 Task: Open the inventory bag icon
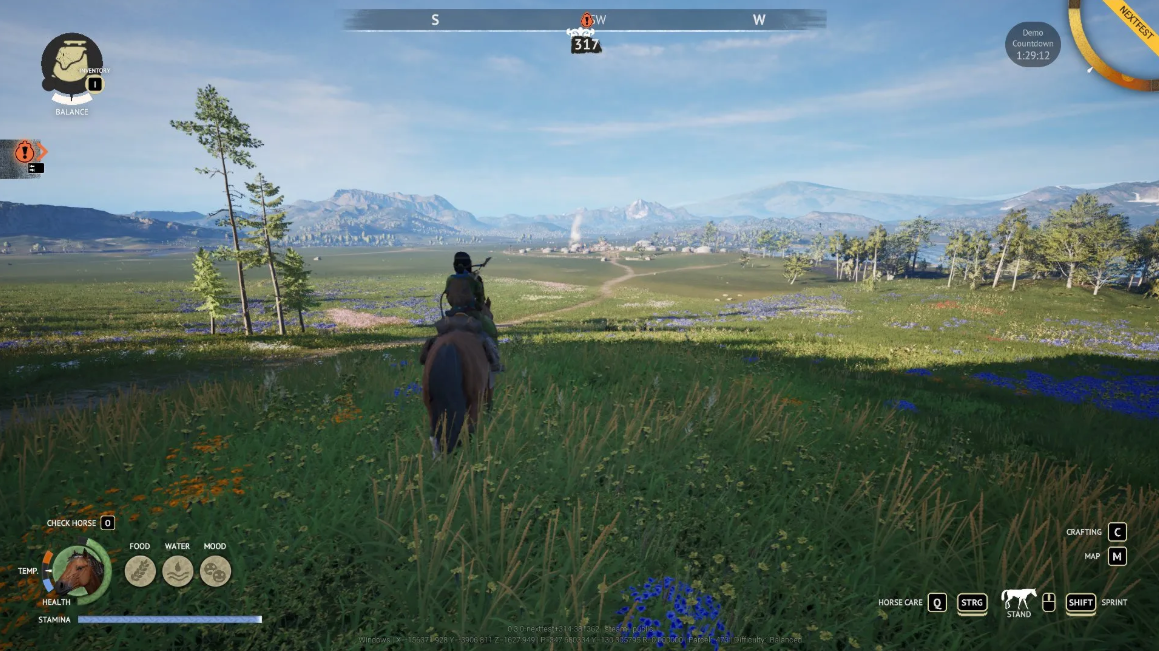coord(71,64)
